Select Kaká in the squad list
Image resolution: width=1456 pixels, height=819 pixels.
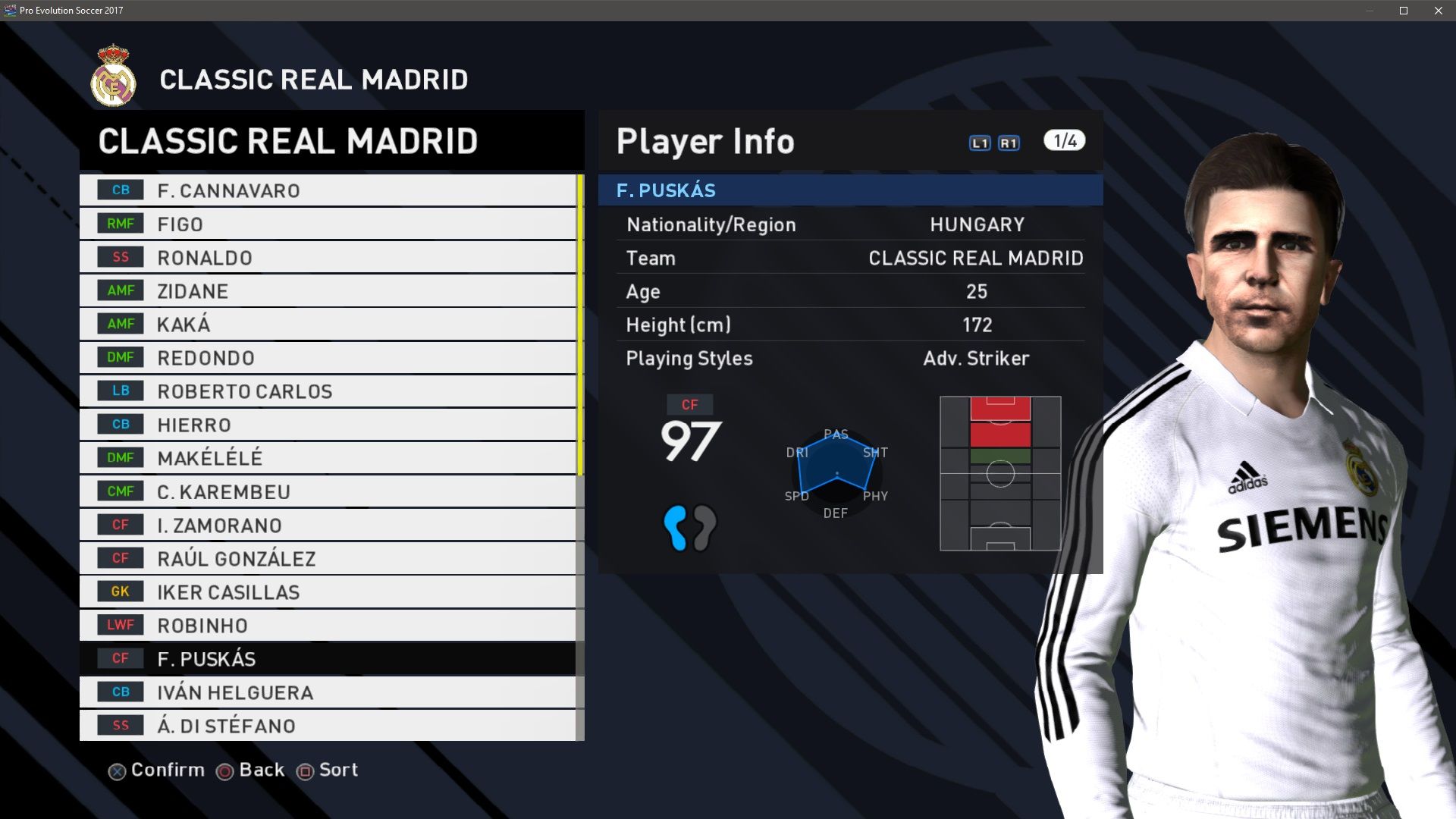tap(328, 325)
